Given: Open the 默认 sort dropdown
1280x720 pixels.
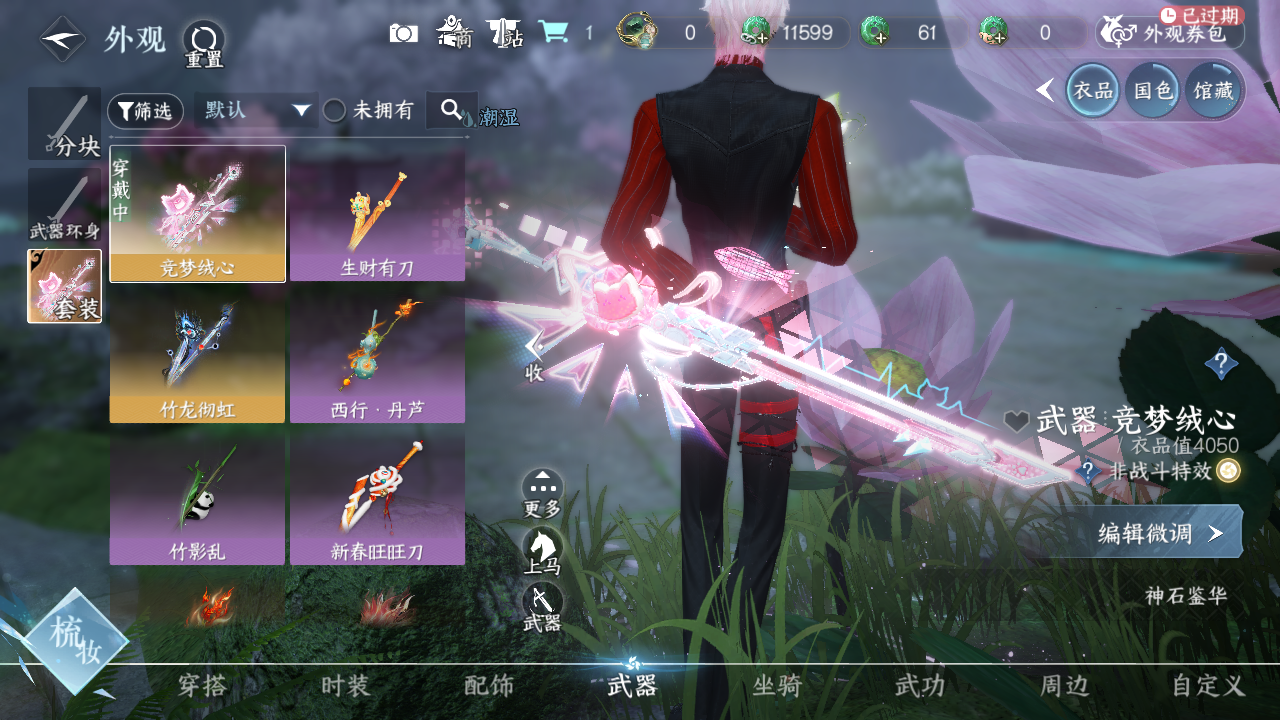Looking at the screenshot, I should pyautogui.click(x=255, y=110).
